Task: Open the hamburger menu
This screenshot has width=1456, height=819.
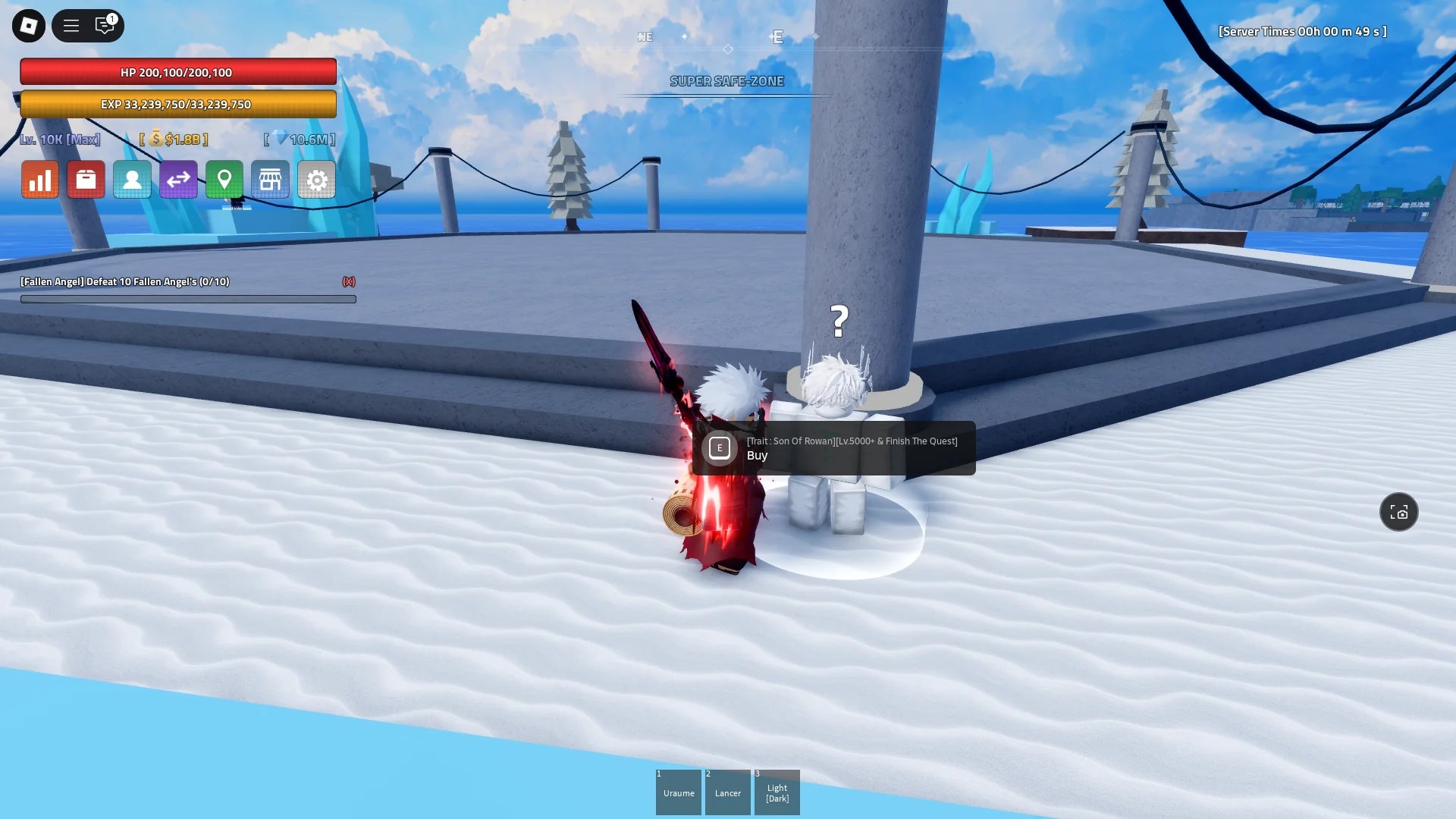Action: point(71,25)
